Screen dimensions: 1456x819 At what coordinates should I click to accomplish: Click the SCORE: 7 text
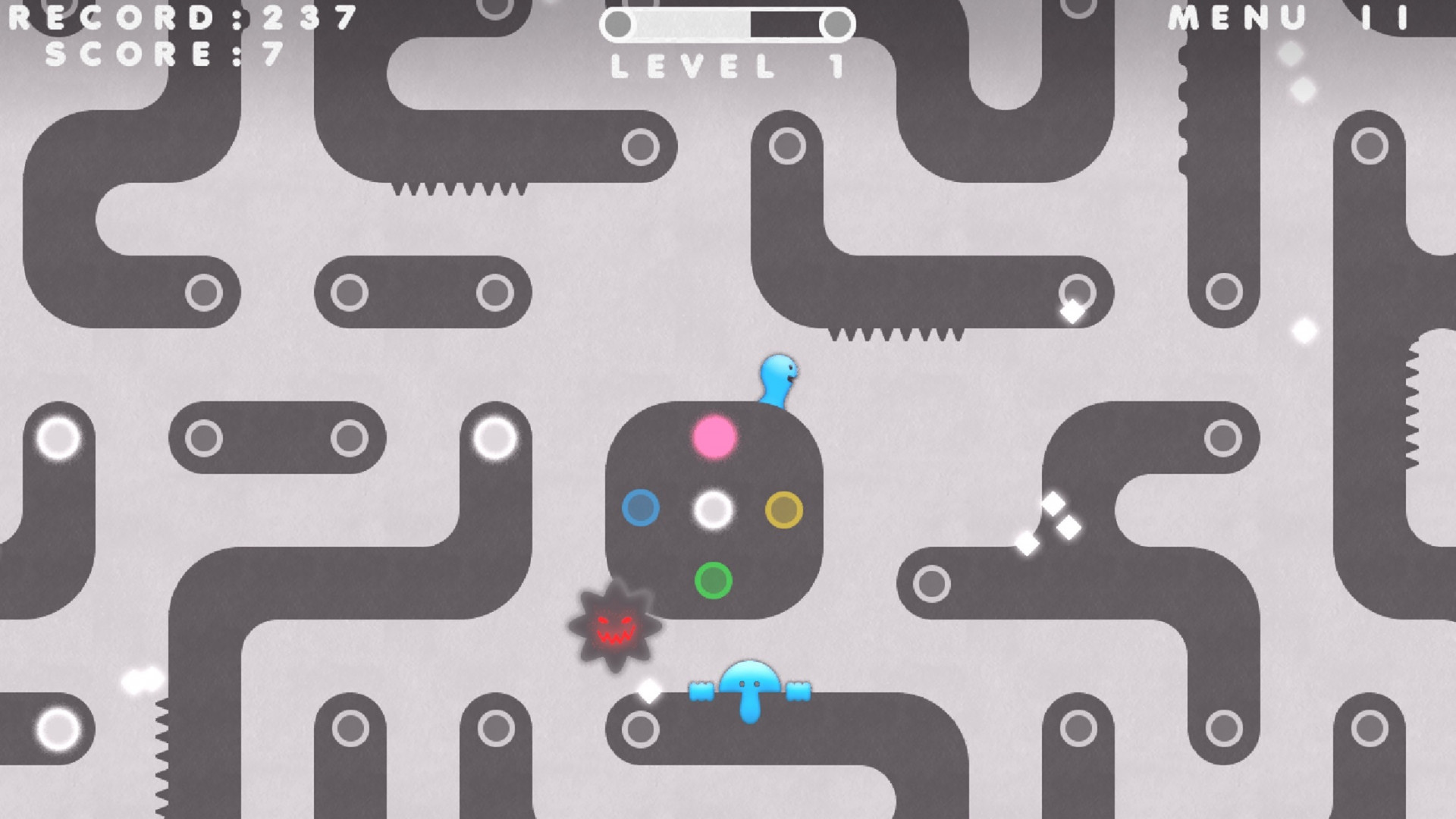(x=163, y=53)
